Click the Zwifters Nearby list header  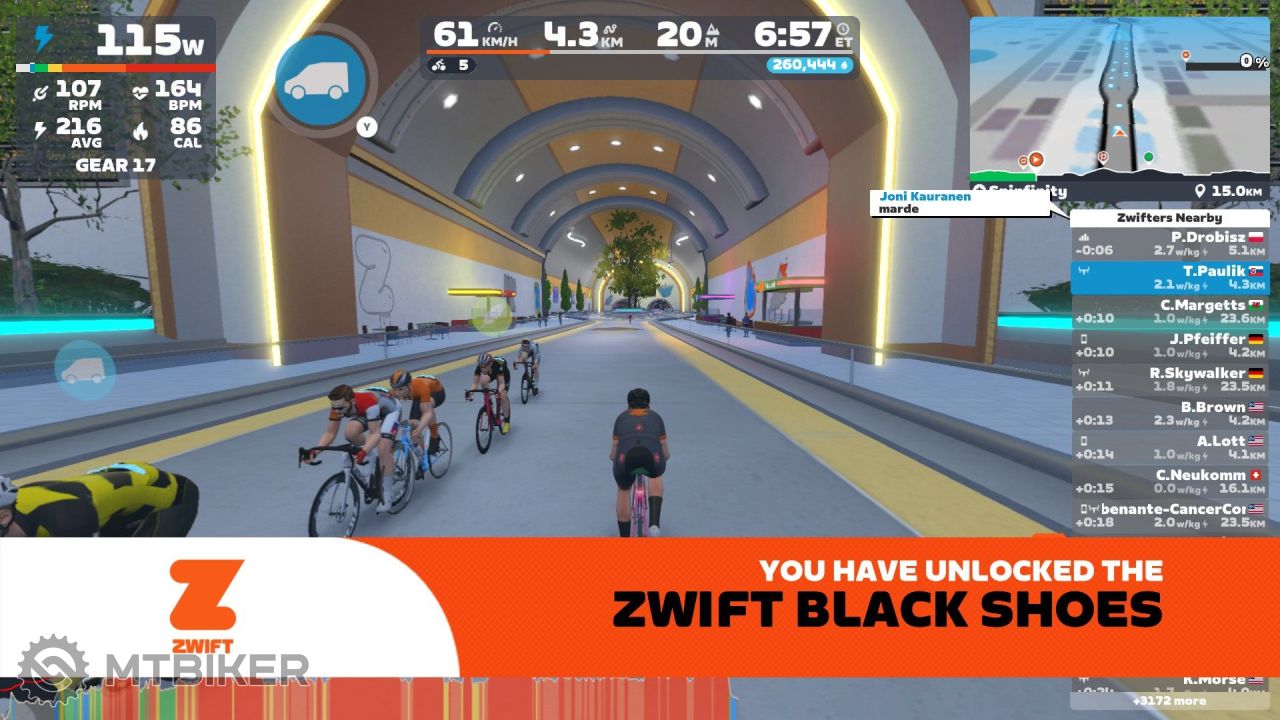[x=1169, y=218]
